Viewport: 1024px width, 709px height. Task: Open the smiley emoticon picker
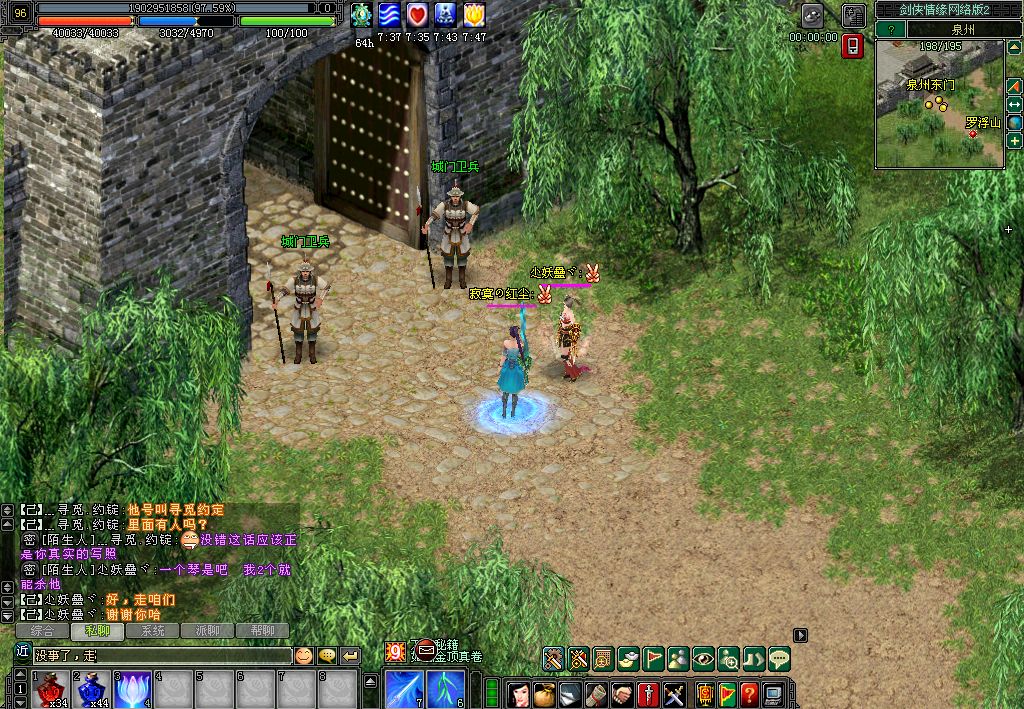pos(303,656)
